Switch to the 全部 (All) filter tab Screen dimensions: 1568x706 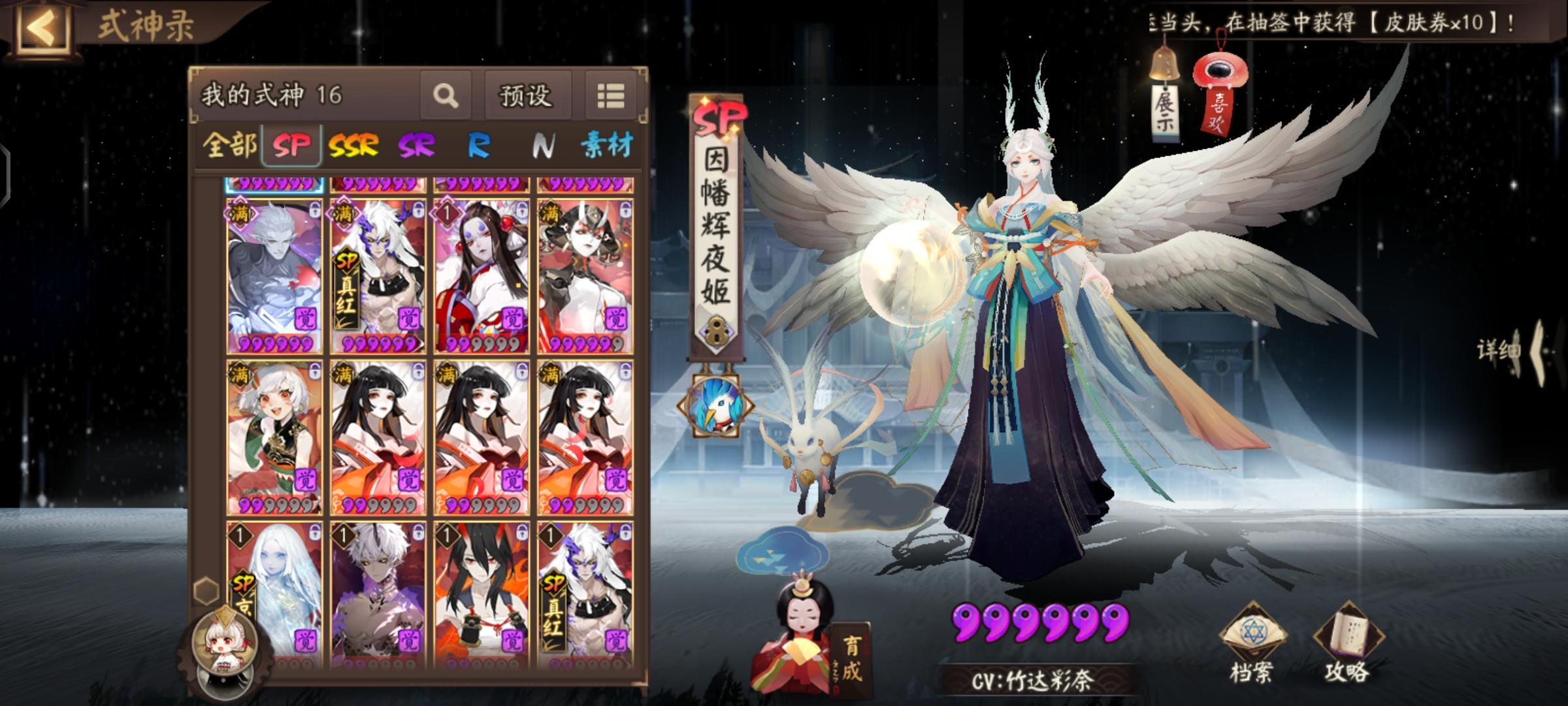tap(231, 148)
